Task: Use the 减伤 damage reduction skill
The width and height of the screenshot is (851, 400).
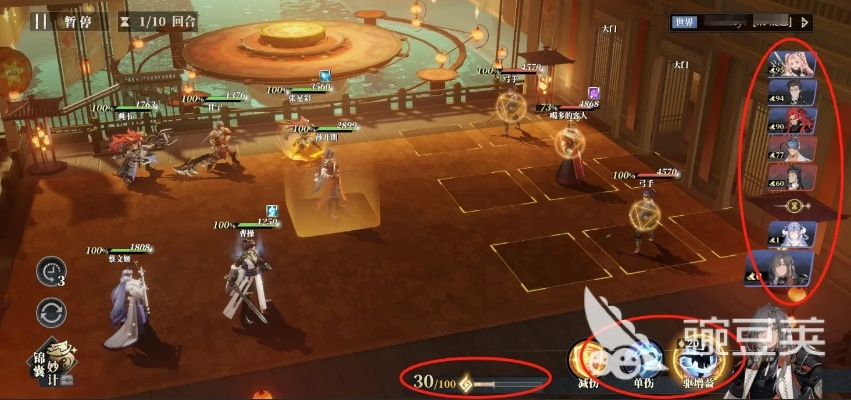Action: (x=588, y=362)
